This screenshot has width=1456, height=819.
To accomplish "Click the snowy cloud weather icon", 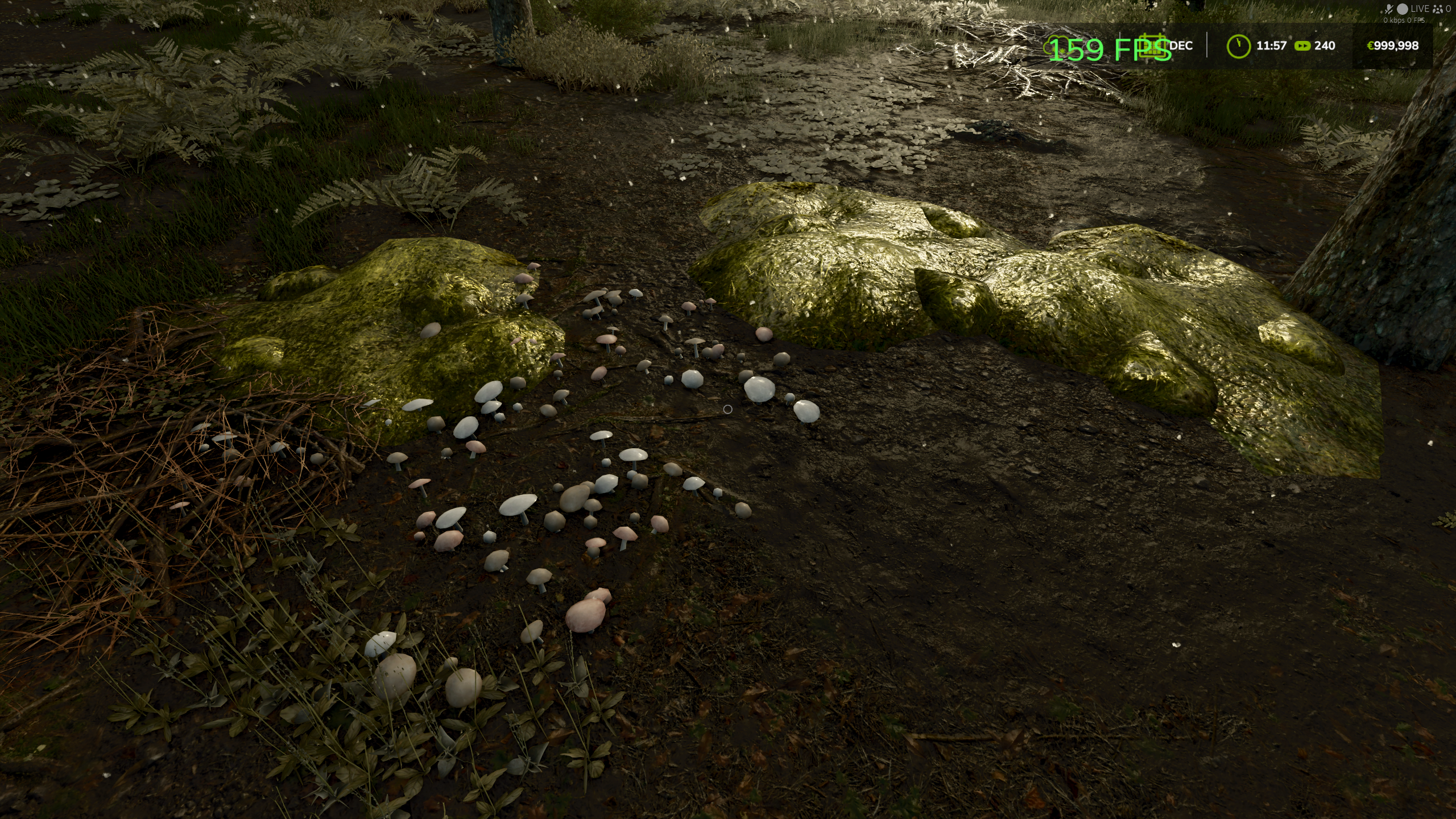I will point(1057,45).
